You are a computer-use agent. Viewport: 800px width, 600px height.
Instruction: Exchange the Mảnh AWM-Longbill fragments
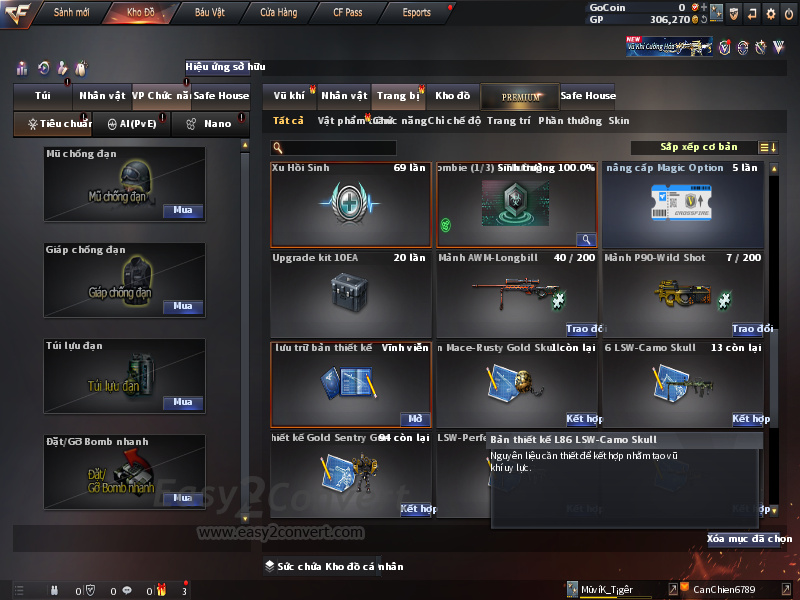click(x=585, y=329)
